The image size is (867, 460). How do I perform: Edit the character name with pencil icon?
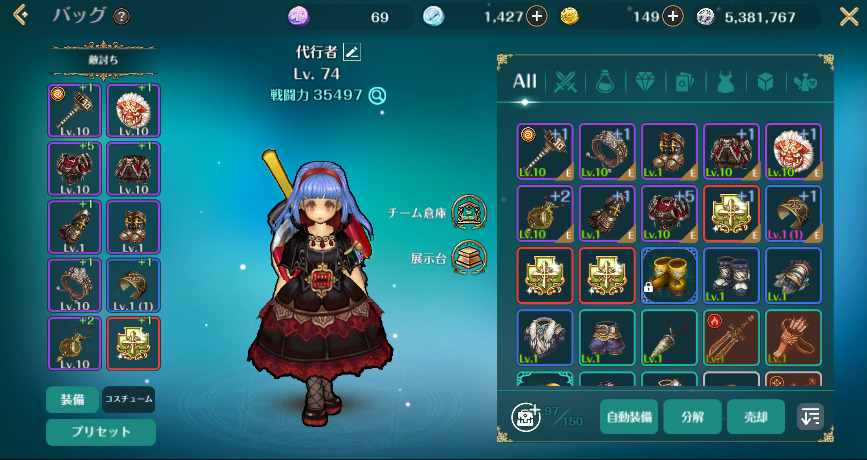tap(352, 52)
